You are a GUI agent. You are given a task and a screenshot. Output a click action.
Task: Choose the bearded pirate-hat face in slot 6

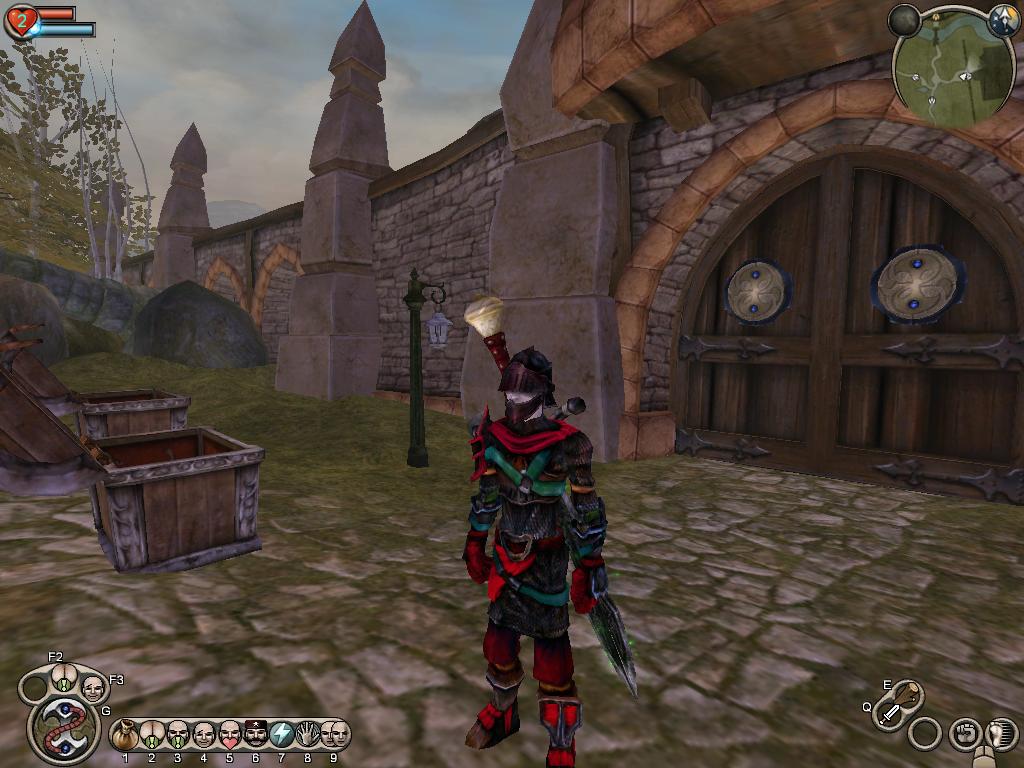point(256,735)
